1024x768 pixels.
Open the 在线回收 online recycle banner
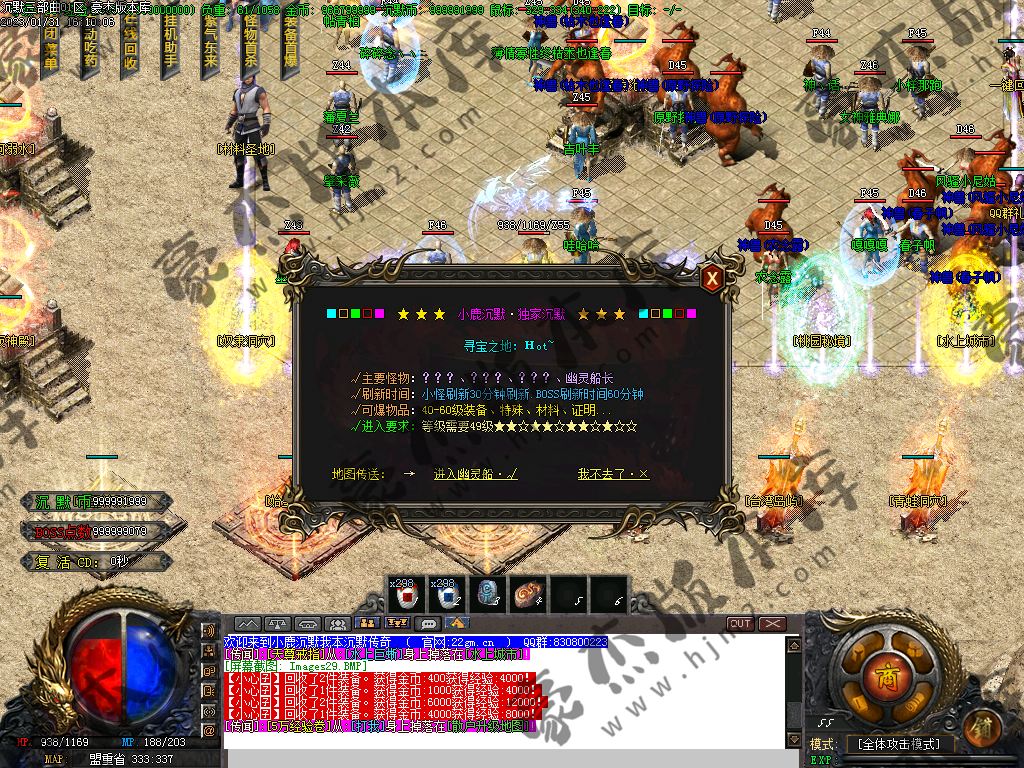130,46
